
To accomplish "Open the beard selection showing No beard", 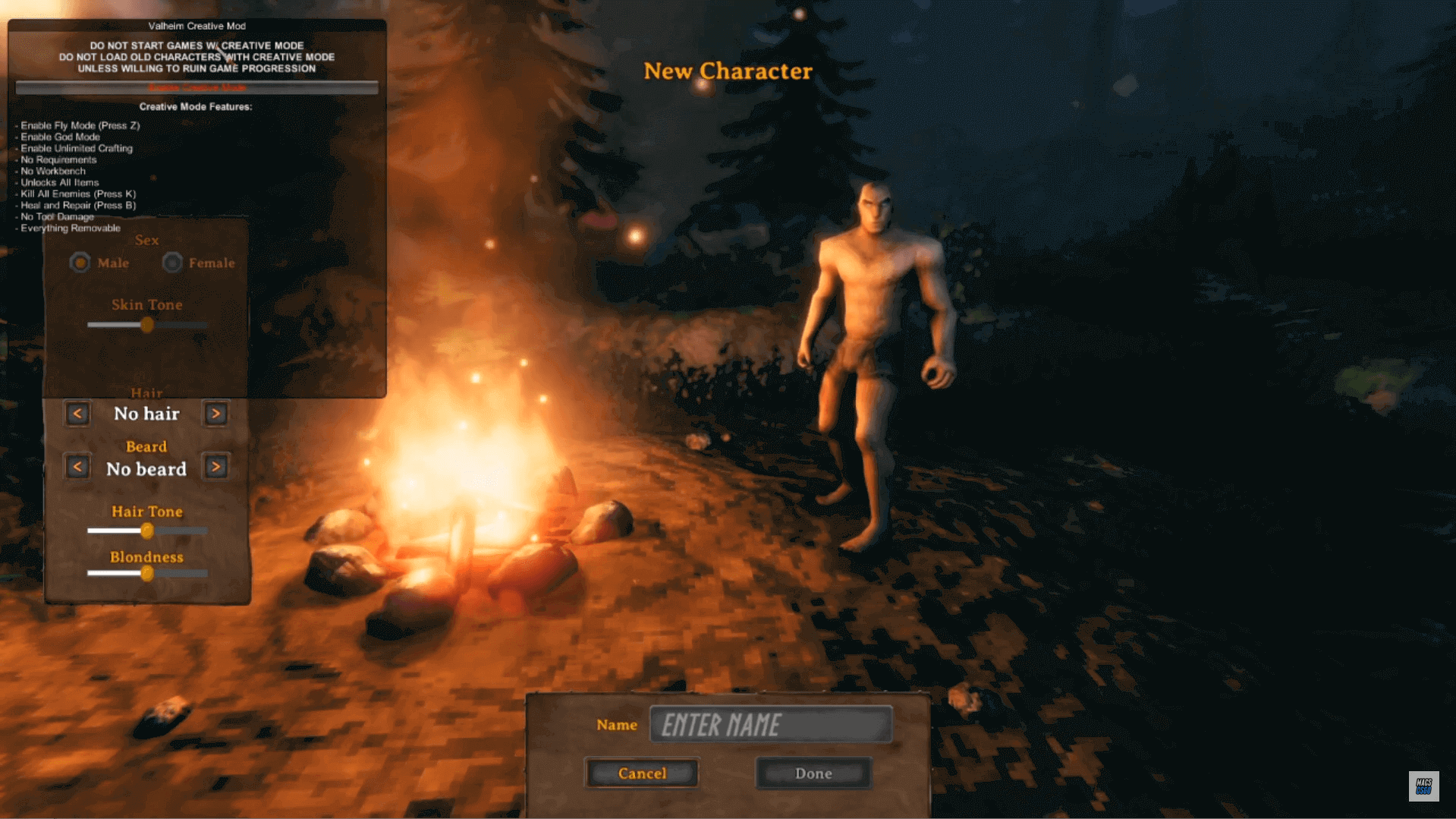I will [146, 468].
